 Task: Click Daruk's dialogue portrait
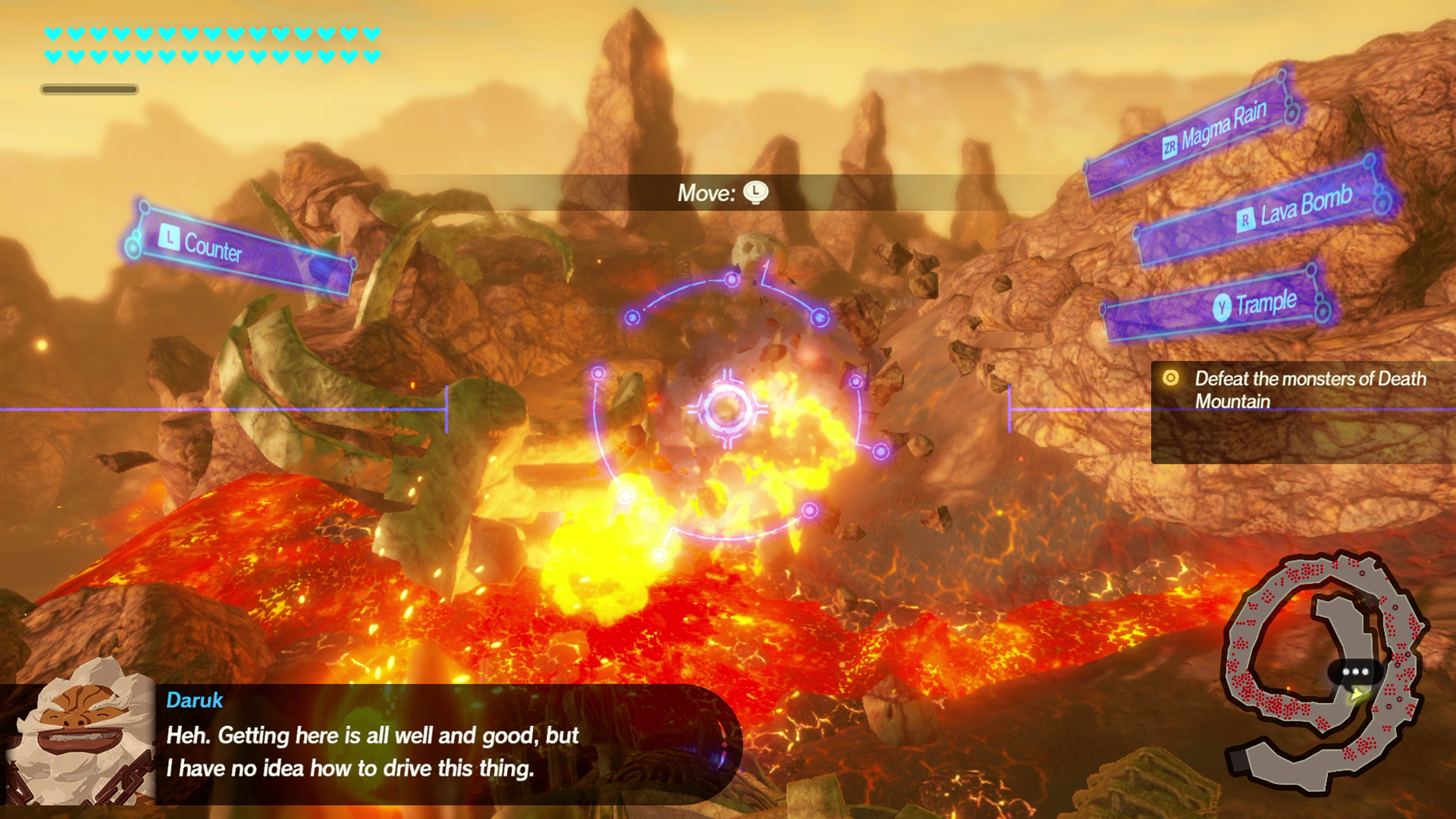pos(79,735)
